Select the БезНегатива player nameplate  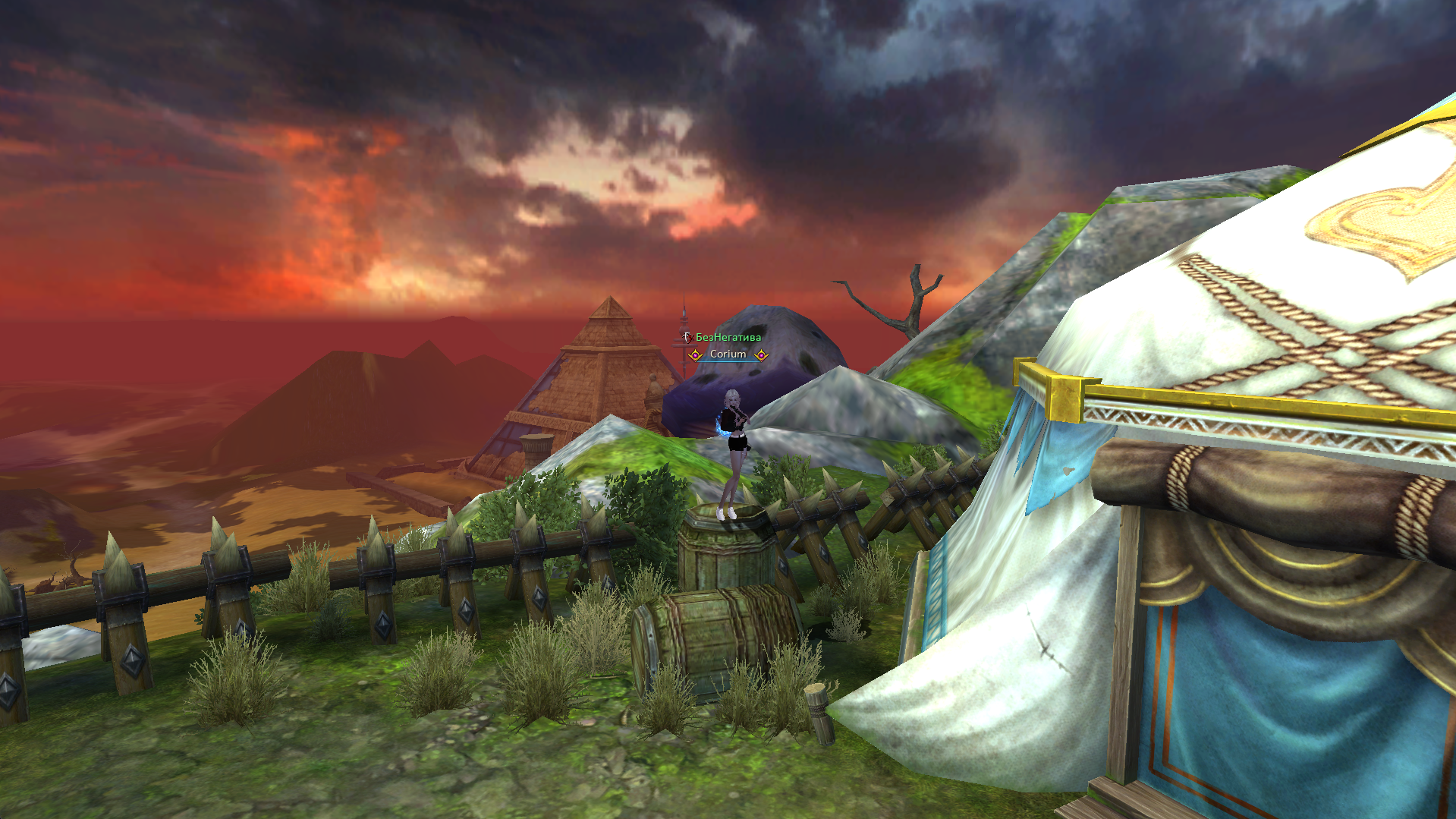pos(728,337)
